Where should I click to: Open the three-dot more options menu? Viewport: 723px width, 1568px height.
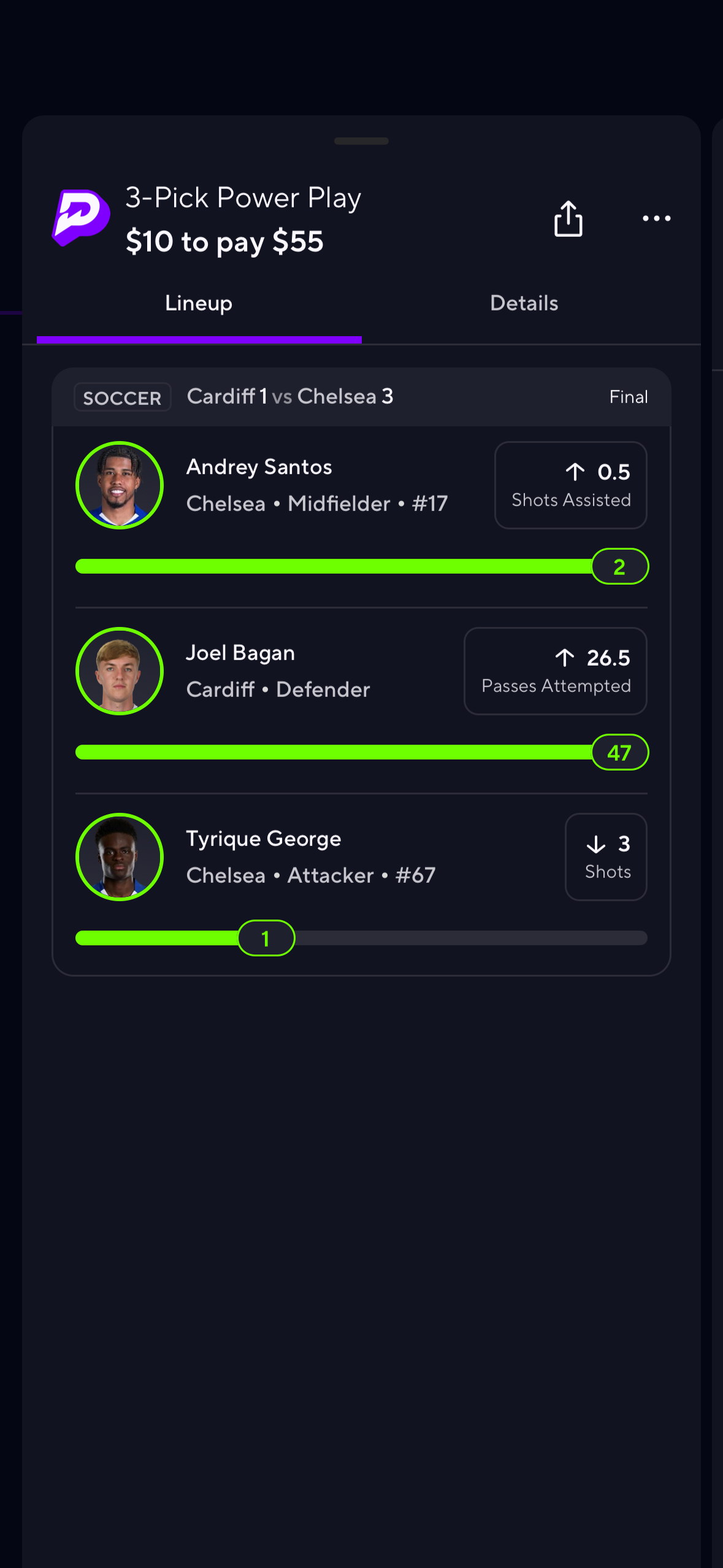click(656, 218)
